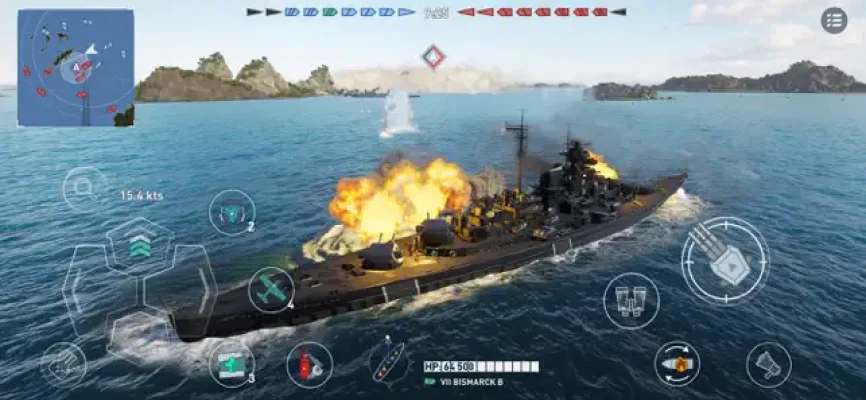Launch the spotter aircraft consumable
The width and height of the screenshot is (866, 400).
click(x=271, y=290)
